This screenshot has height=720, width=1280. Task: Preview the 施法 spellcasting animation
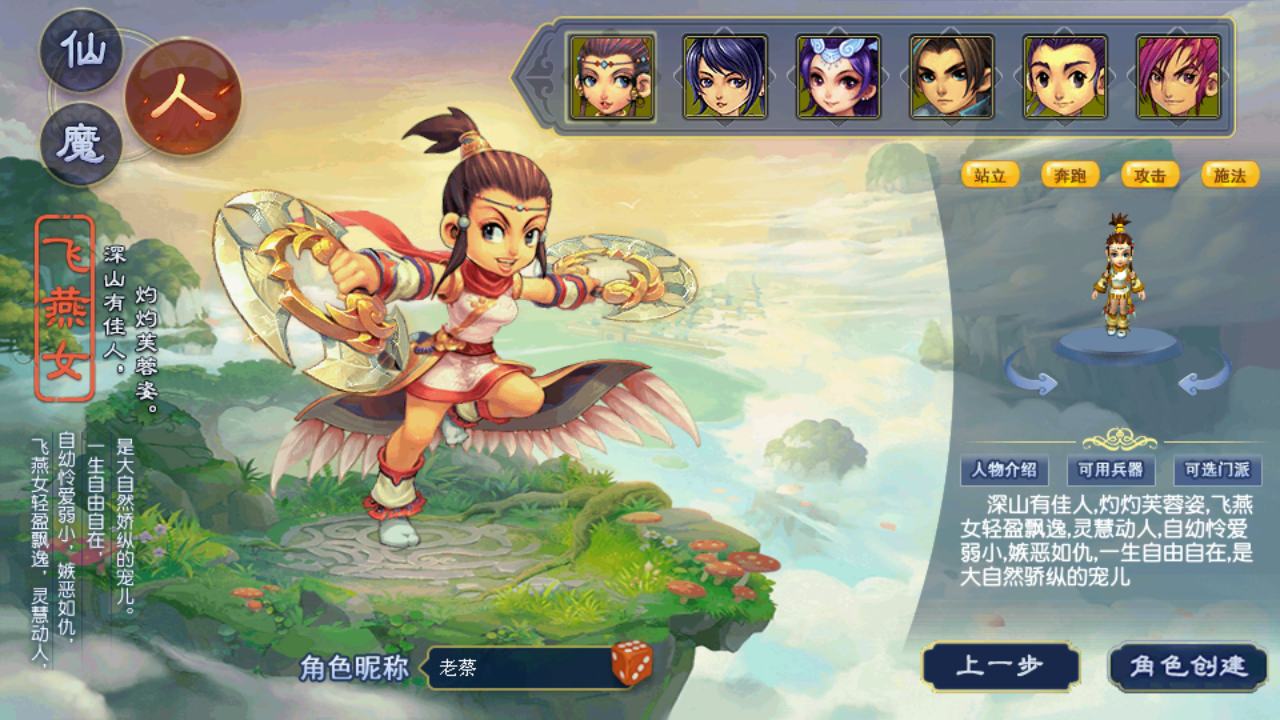coord(1230,175)
